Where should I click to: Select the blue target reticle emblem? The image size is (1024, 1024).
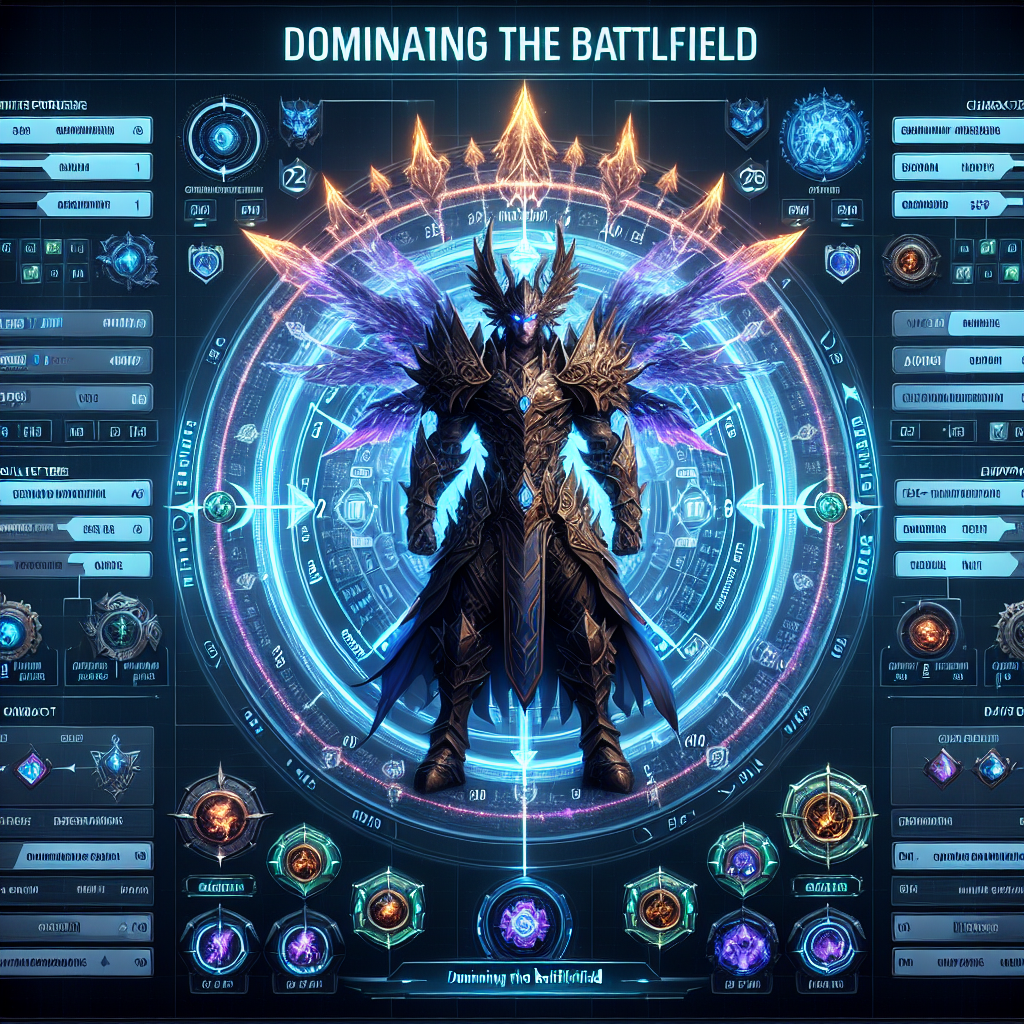224,136
